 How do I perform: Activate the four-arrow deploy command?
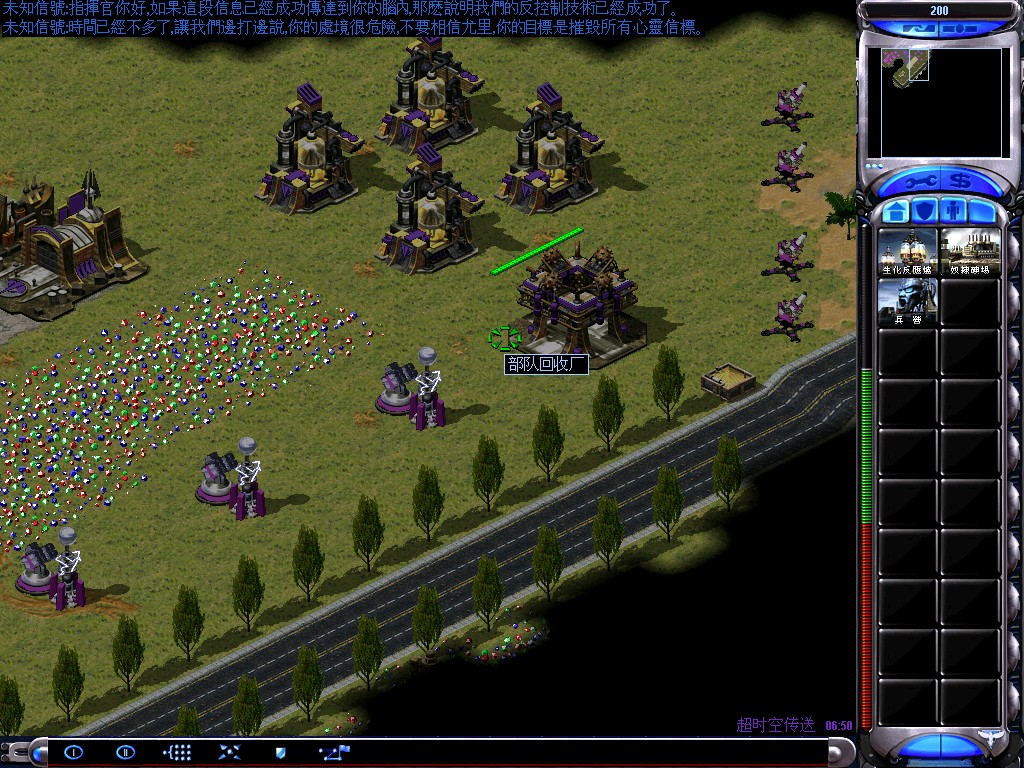[229, 752]
